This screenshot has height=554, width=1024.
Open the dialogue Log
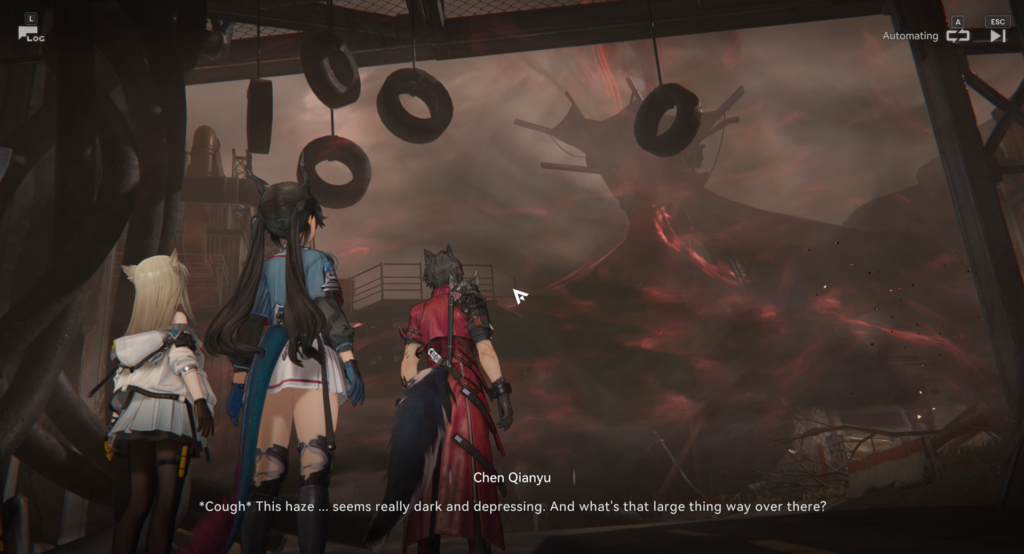[x=29, y=31]
